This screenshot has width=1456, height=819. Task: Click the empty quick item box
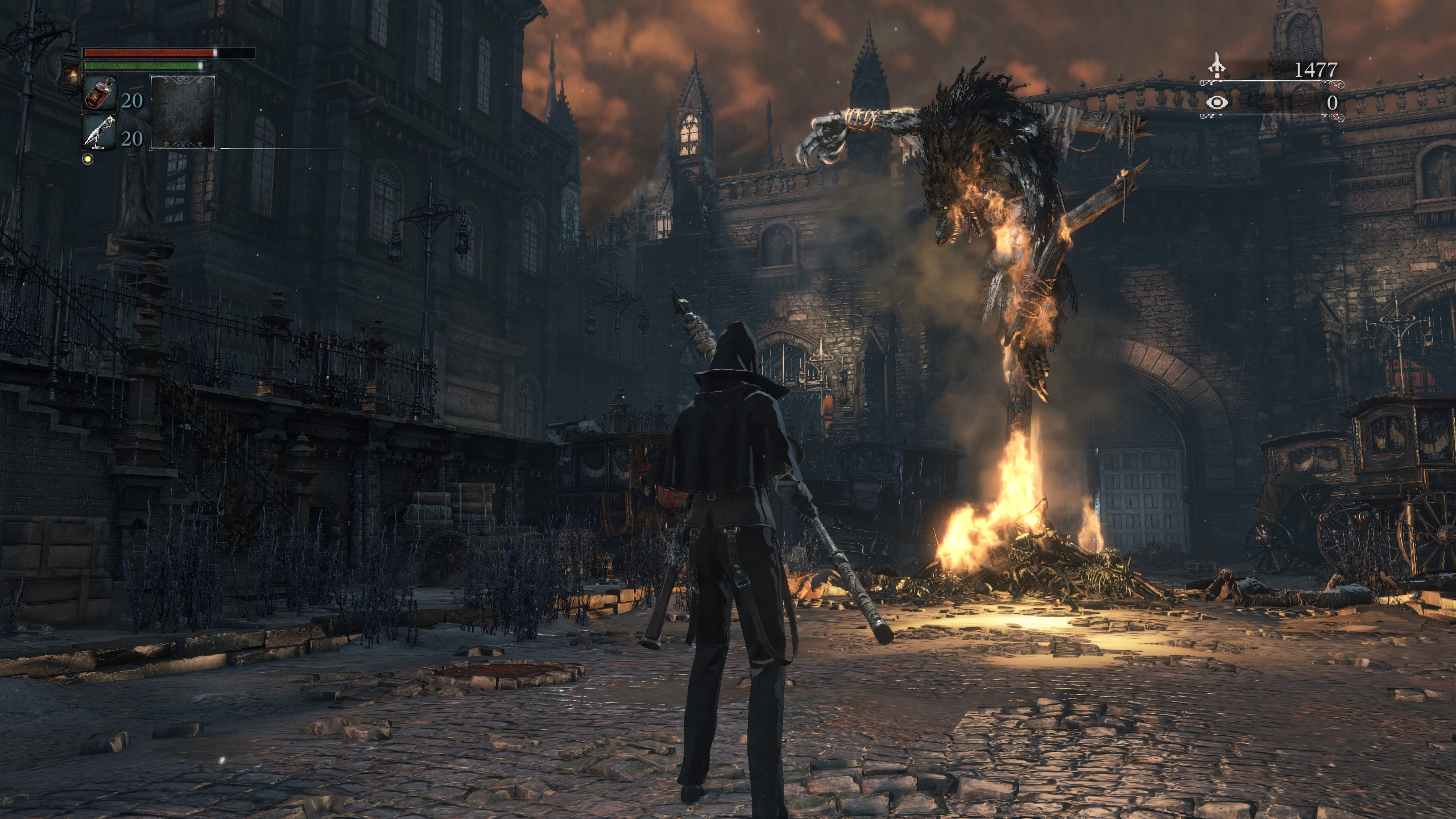tap(183, 112)
